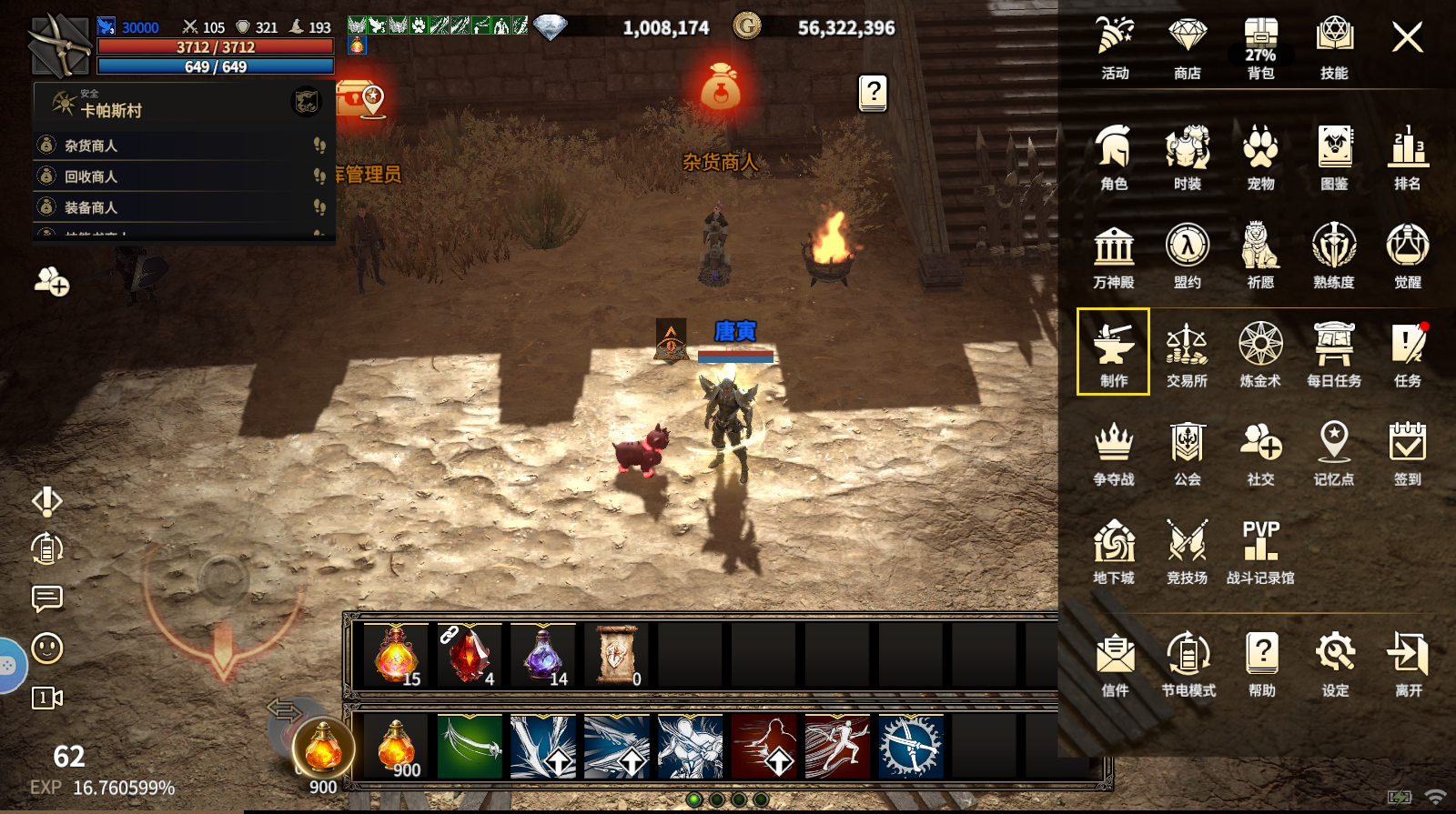Open the 活动 events menu
Viewport: 1456px width, 814px height.
pyautogui.click(x=1115, y=47)
